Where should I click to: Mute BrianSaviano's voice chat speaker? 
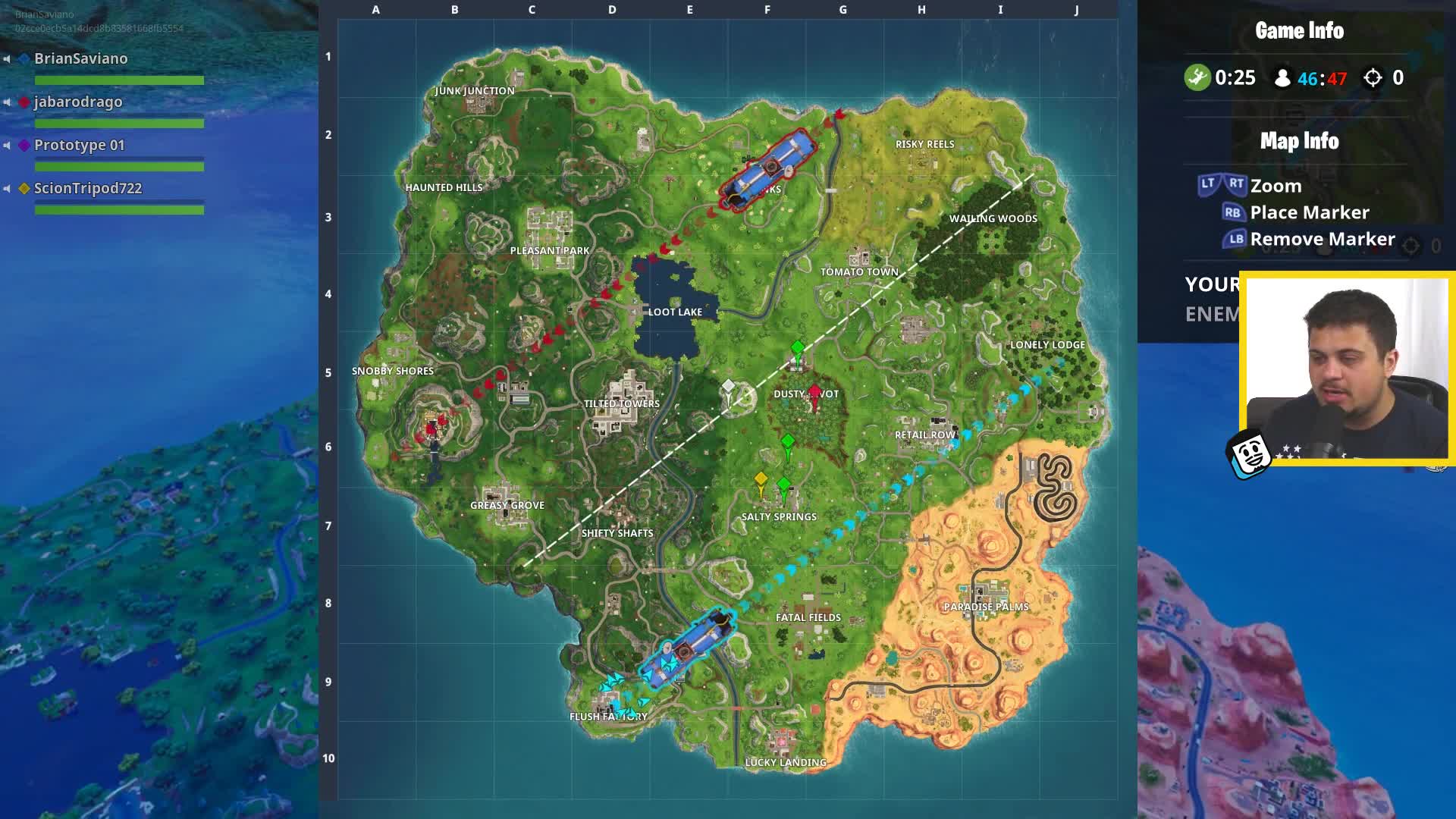7,58
